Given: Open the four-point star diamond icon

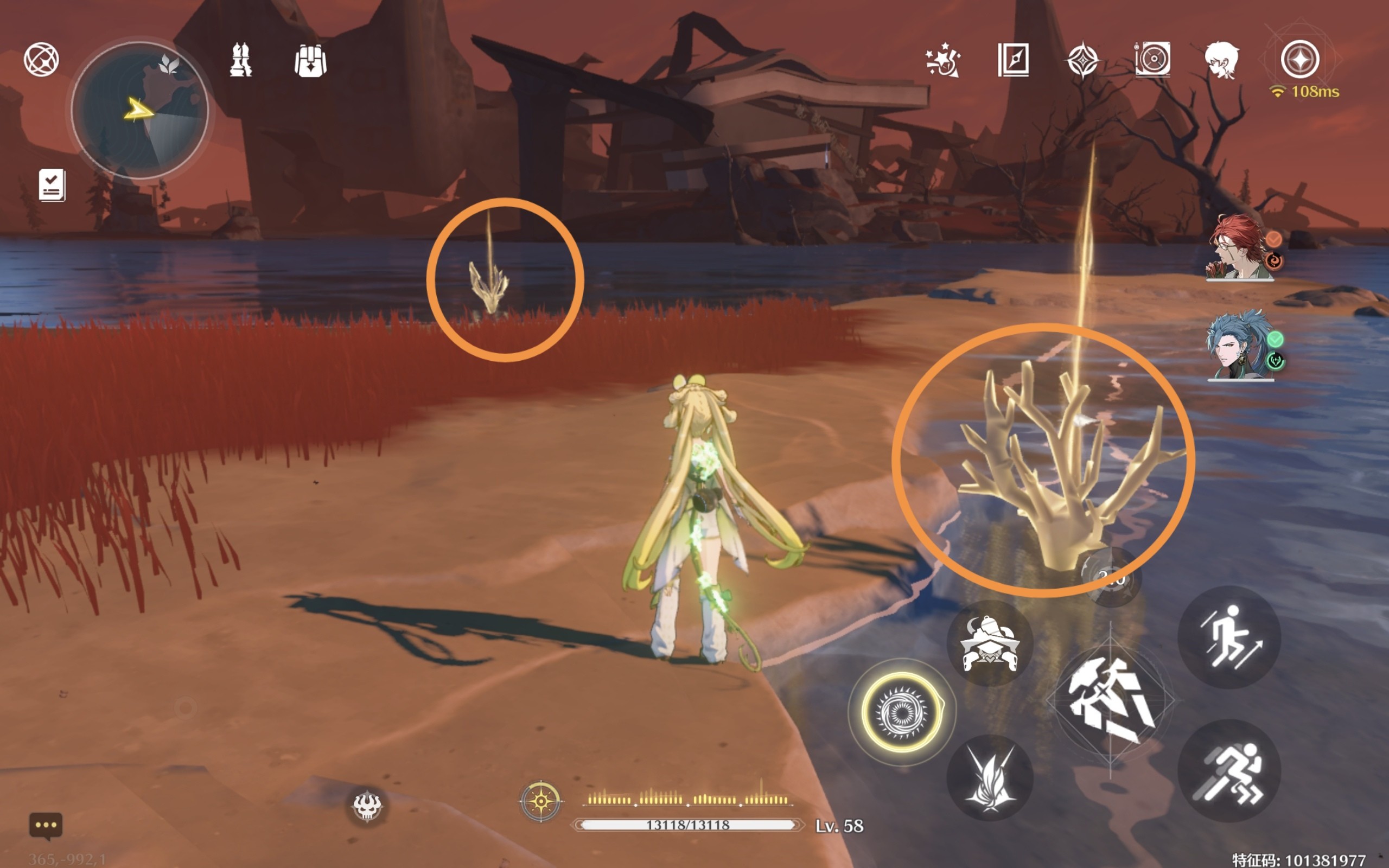Looking at the screenshot, I should point(1082,60).
